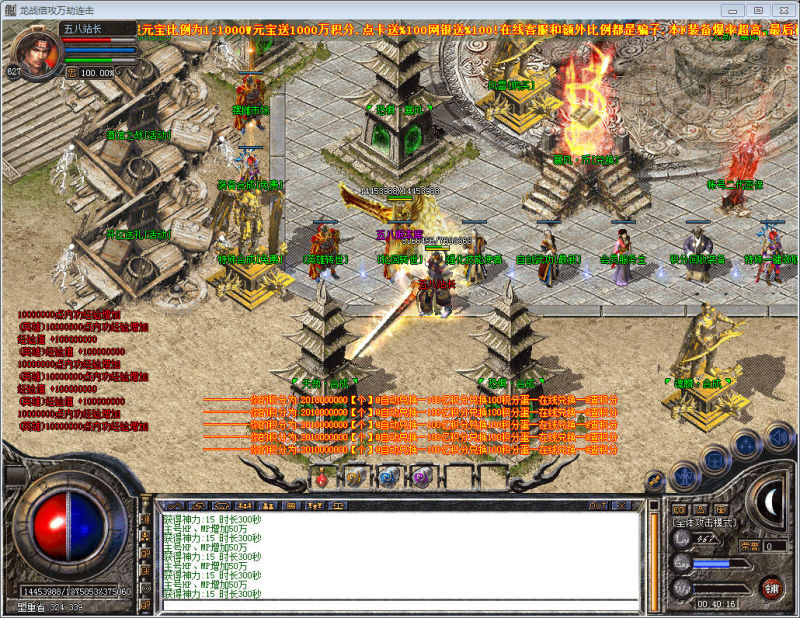Use the yellow scroll hotbar item
Image resolution: width=800 pixels, height=618 pixels.
353,479
